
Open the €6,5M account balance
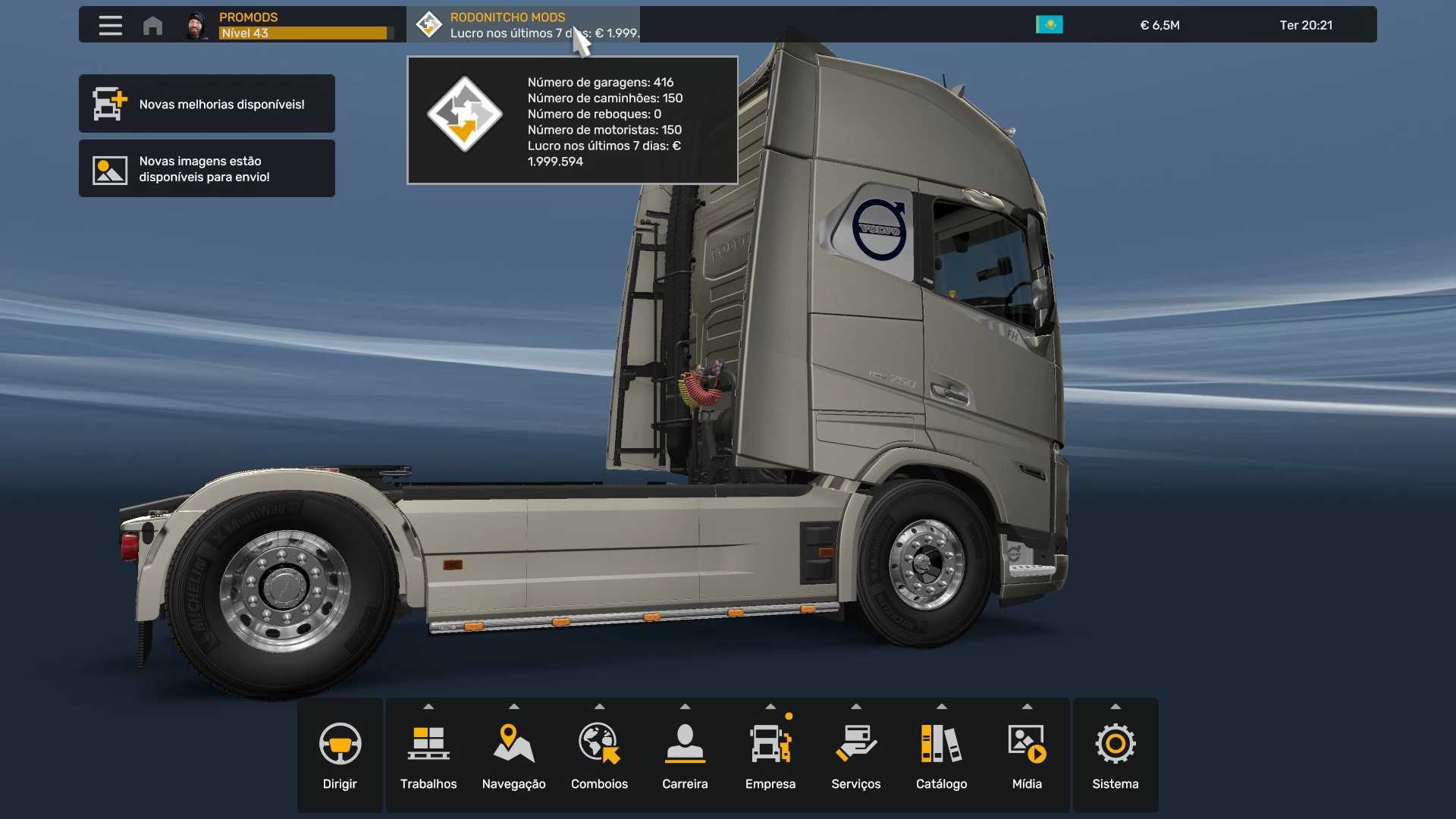(1159, 25)
